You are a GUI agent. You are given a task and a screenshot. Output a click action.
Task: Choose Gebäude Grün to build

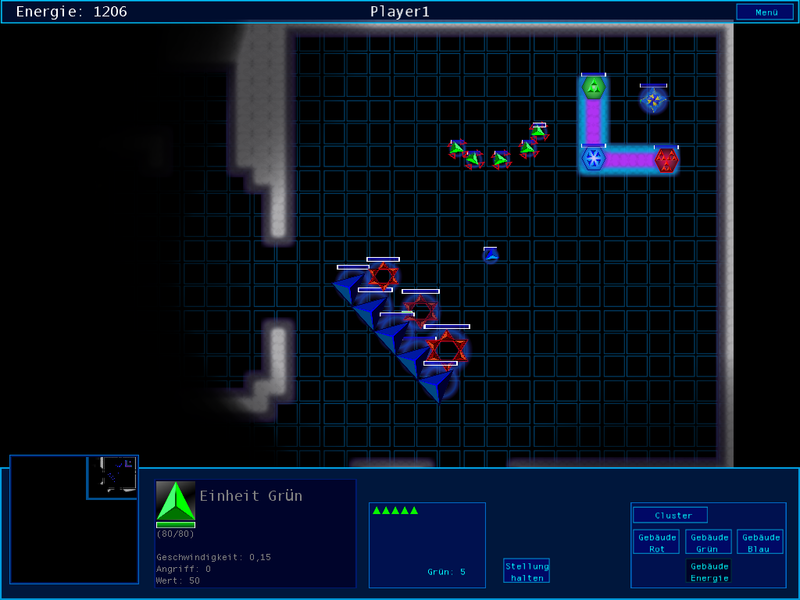click(708, 542)
